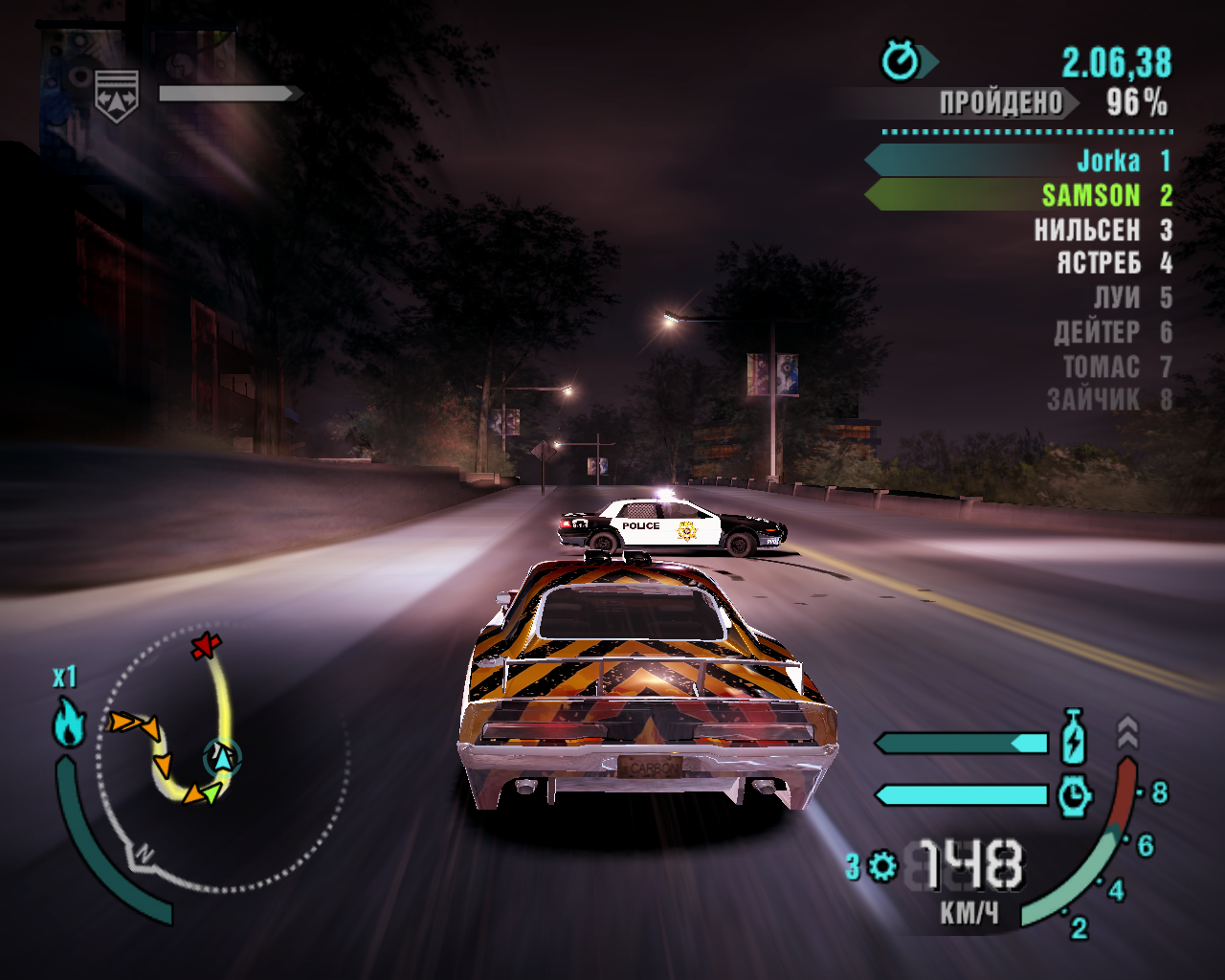1225x980 pixels.
Task: Select ТОМАС in the race standings
Action: click(1102, 367)
